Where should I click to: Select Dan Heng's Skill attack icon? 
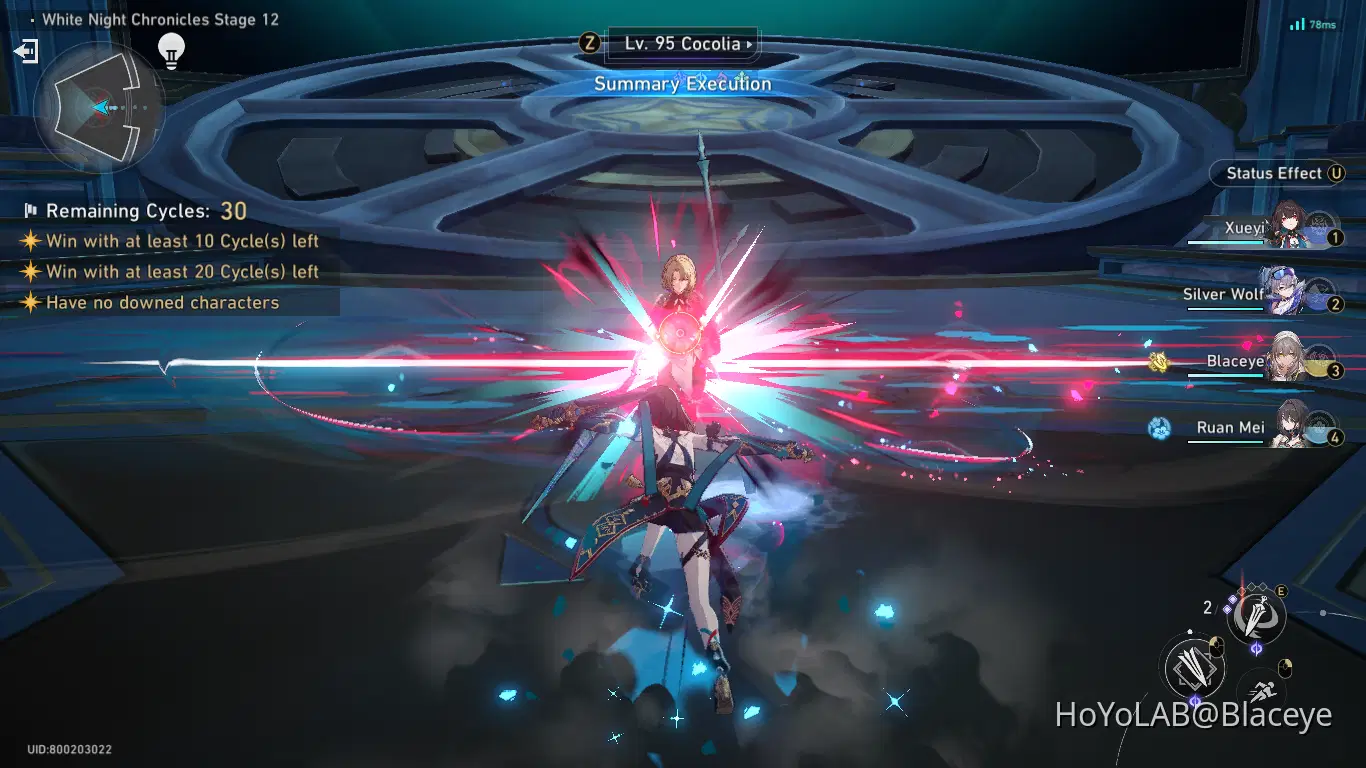point(1256,616)
